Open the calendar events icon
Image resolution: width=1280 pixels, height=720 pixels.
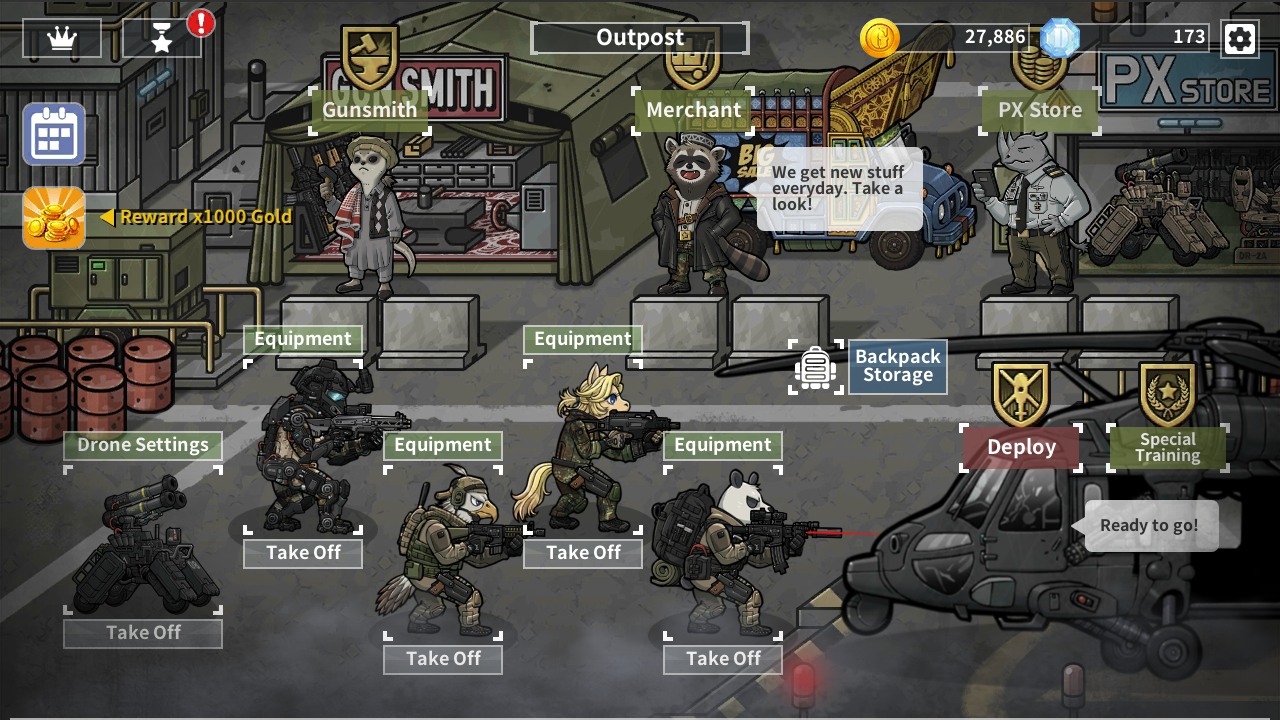[54, 135]
